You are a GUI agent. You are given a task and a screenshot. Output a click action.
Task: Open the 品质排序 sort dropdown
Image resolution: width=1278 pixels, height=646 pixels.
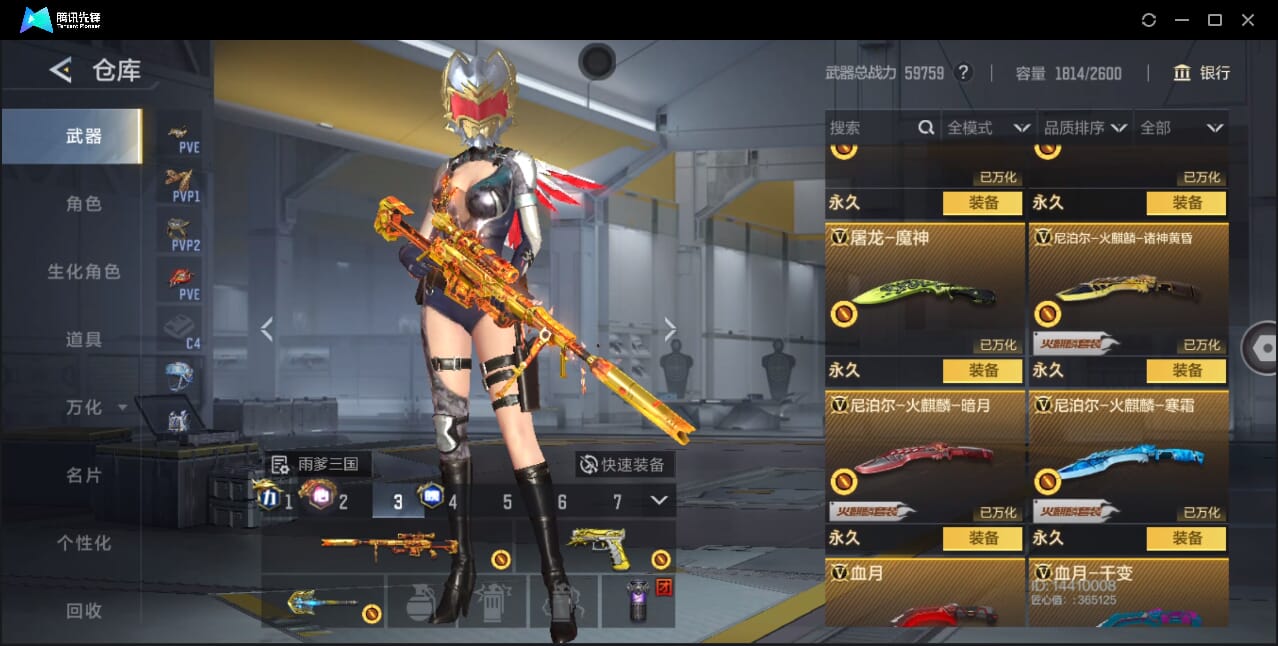tap(1085, 128)
